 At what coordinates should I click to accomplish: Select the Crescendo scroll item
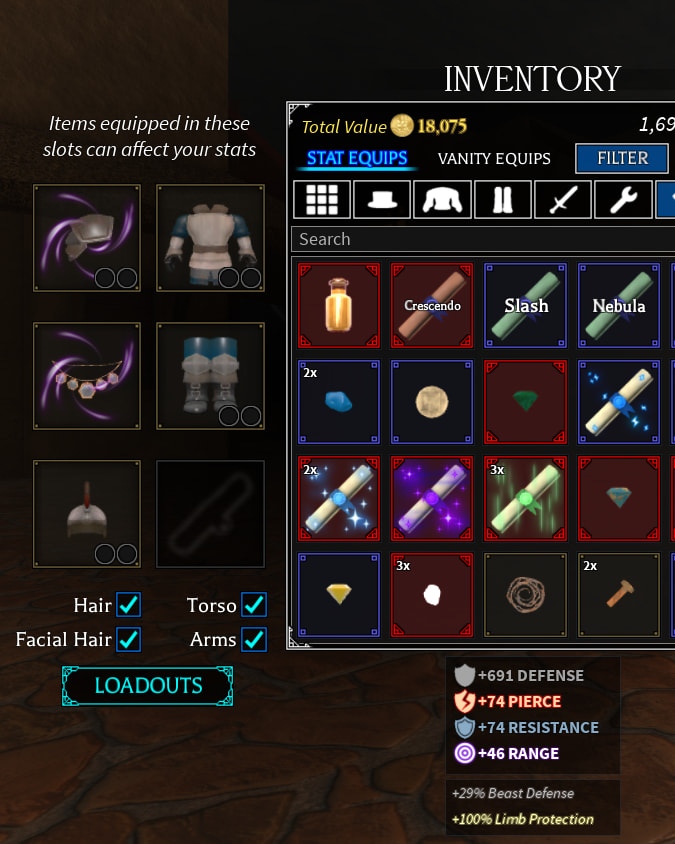pos(432,305)
